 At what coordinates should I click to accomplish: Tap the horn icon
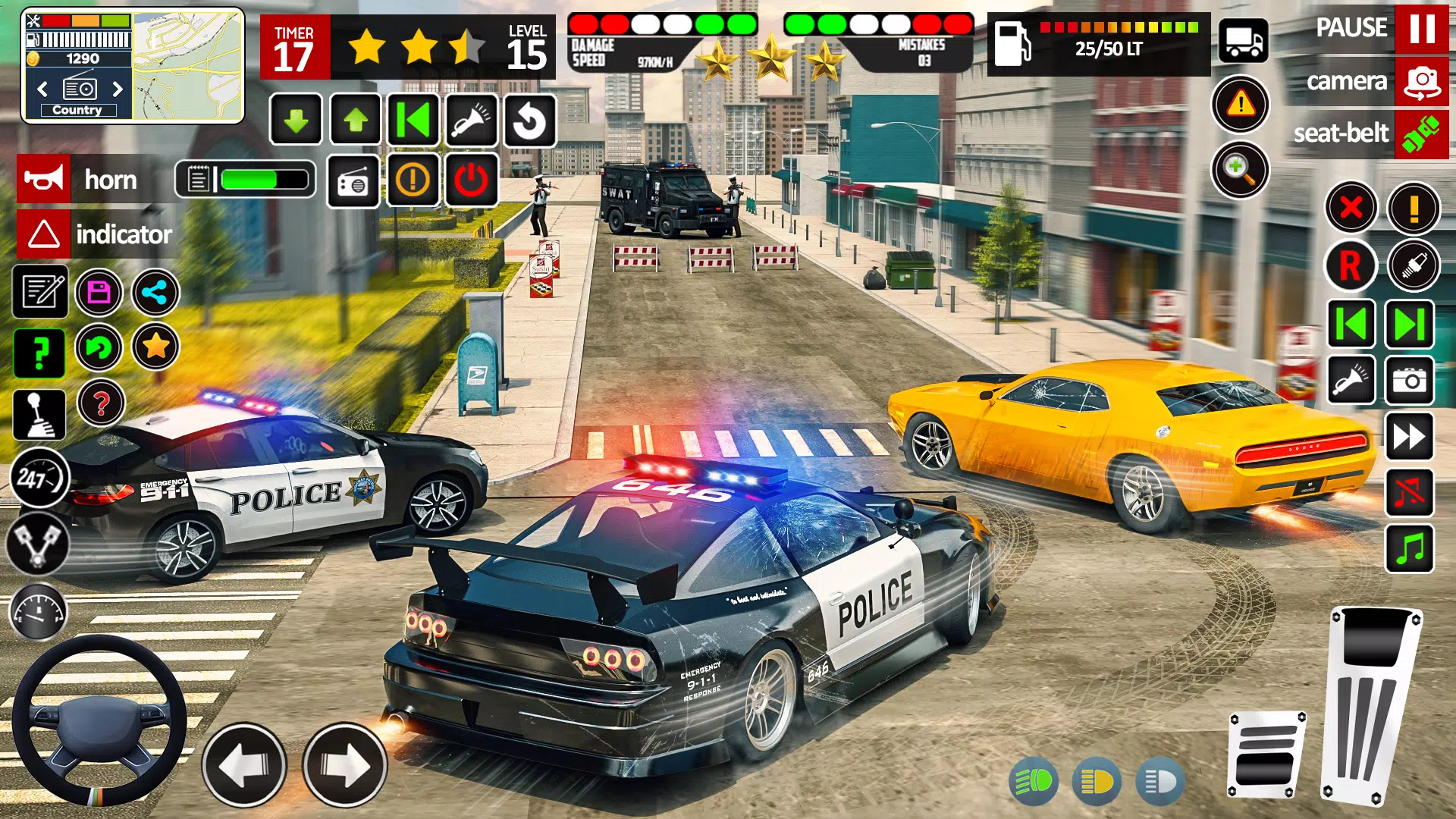[x=43, y=180]
